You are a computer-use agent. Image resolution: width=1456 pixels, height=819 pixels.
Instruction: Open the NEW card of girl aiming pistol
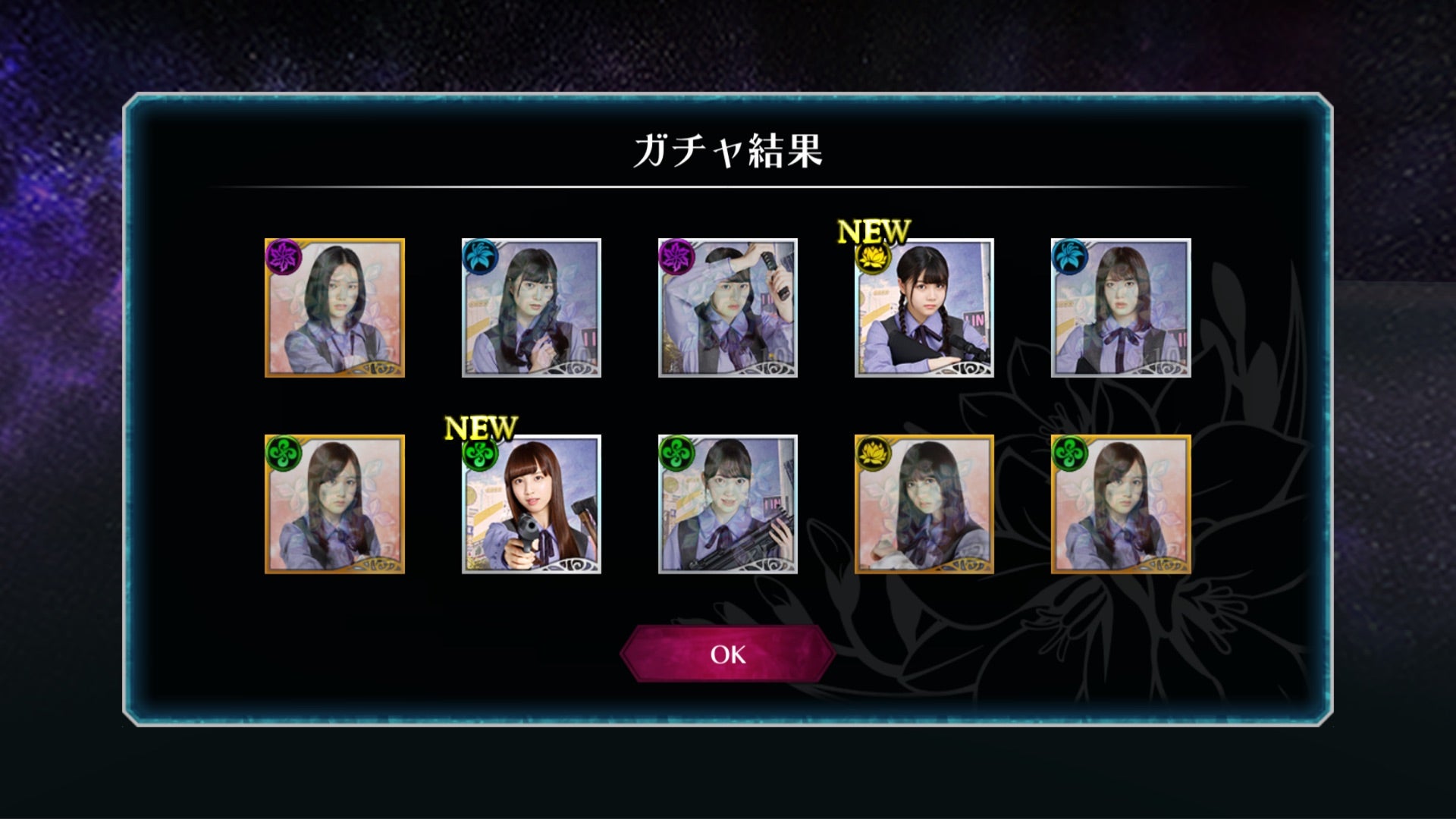[x=531, y=504]
